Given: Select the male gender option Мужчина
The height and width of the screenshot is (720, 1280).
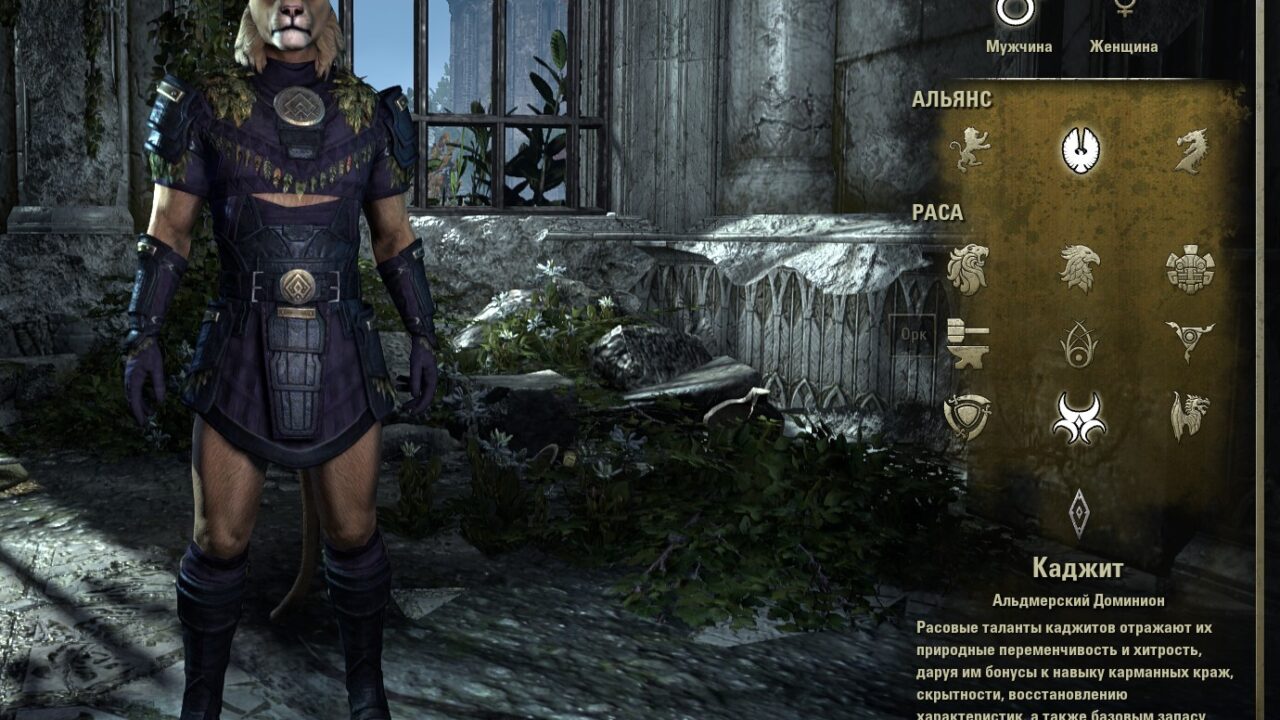Looking at the screenshot, I should (1014, 12).
